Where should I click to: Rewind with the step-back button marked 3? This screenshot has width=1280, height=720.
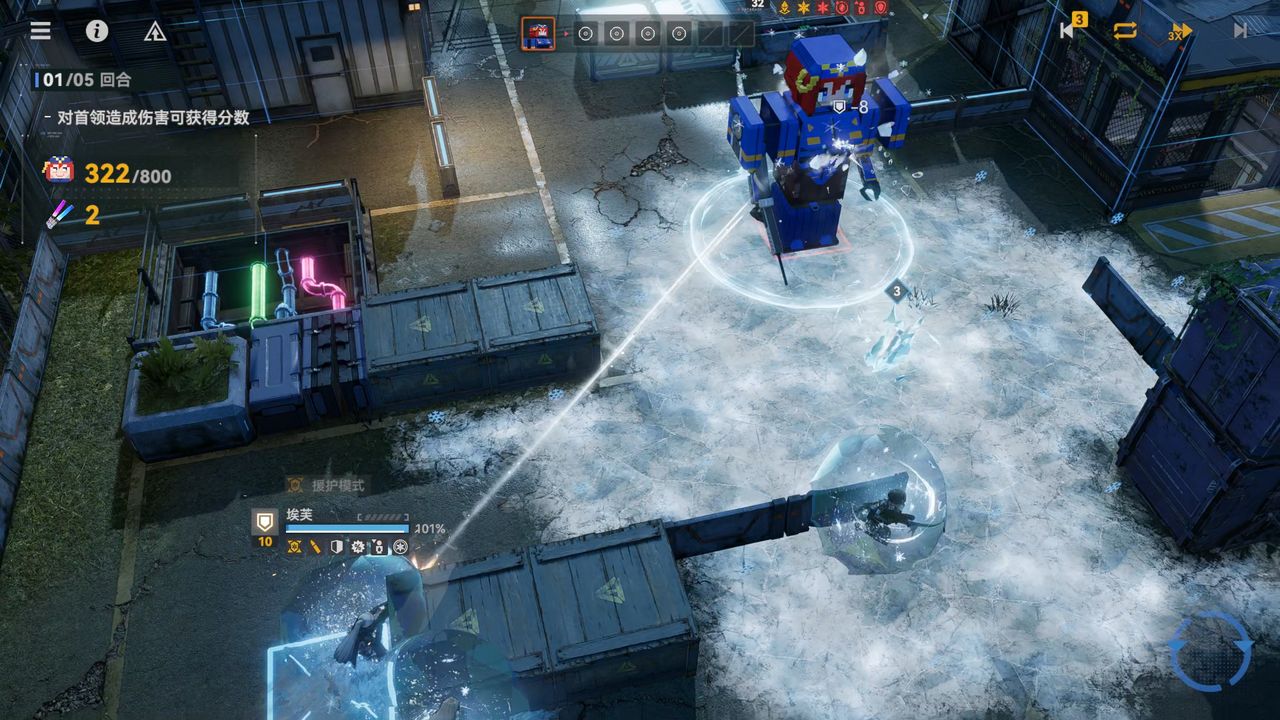point(1069,29)
